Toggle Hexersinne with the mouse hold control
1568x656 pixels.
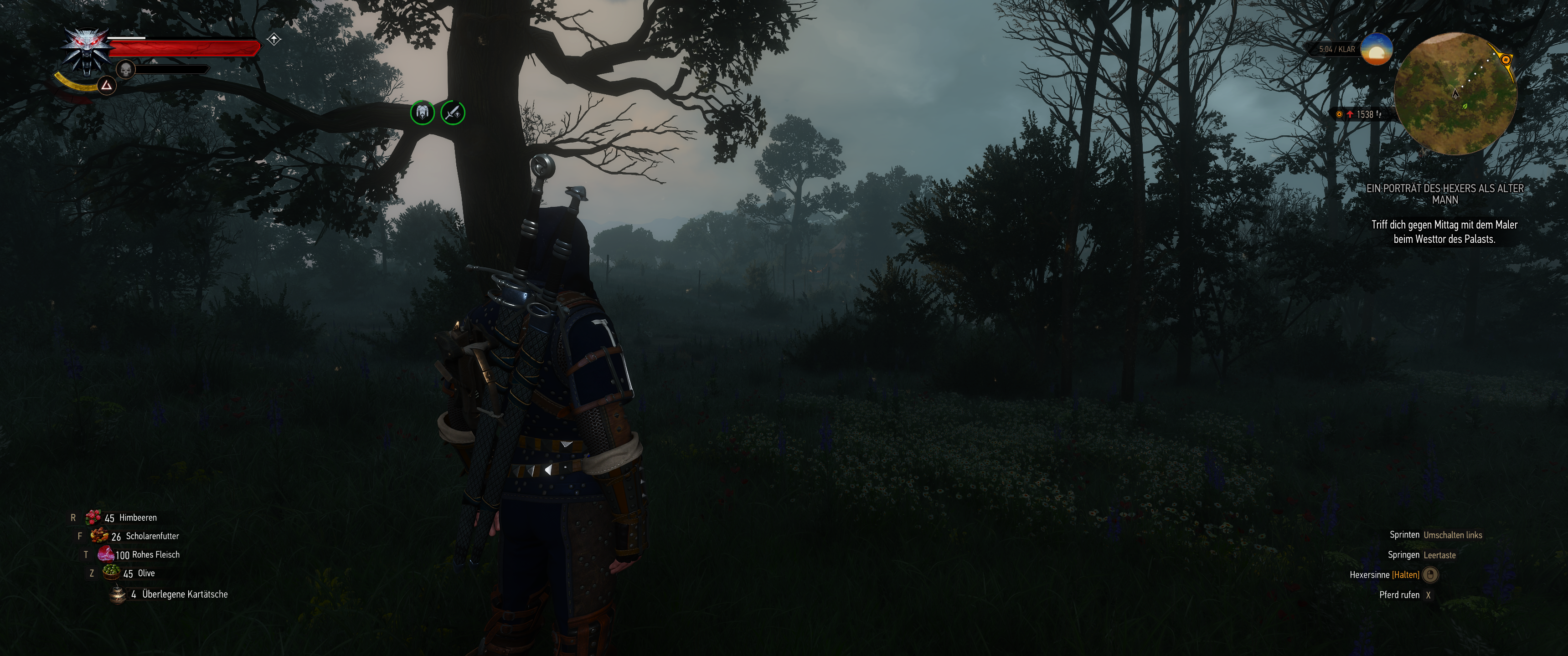pyautogui.click(x=1429, y=574)
